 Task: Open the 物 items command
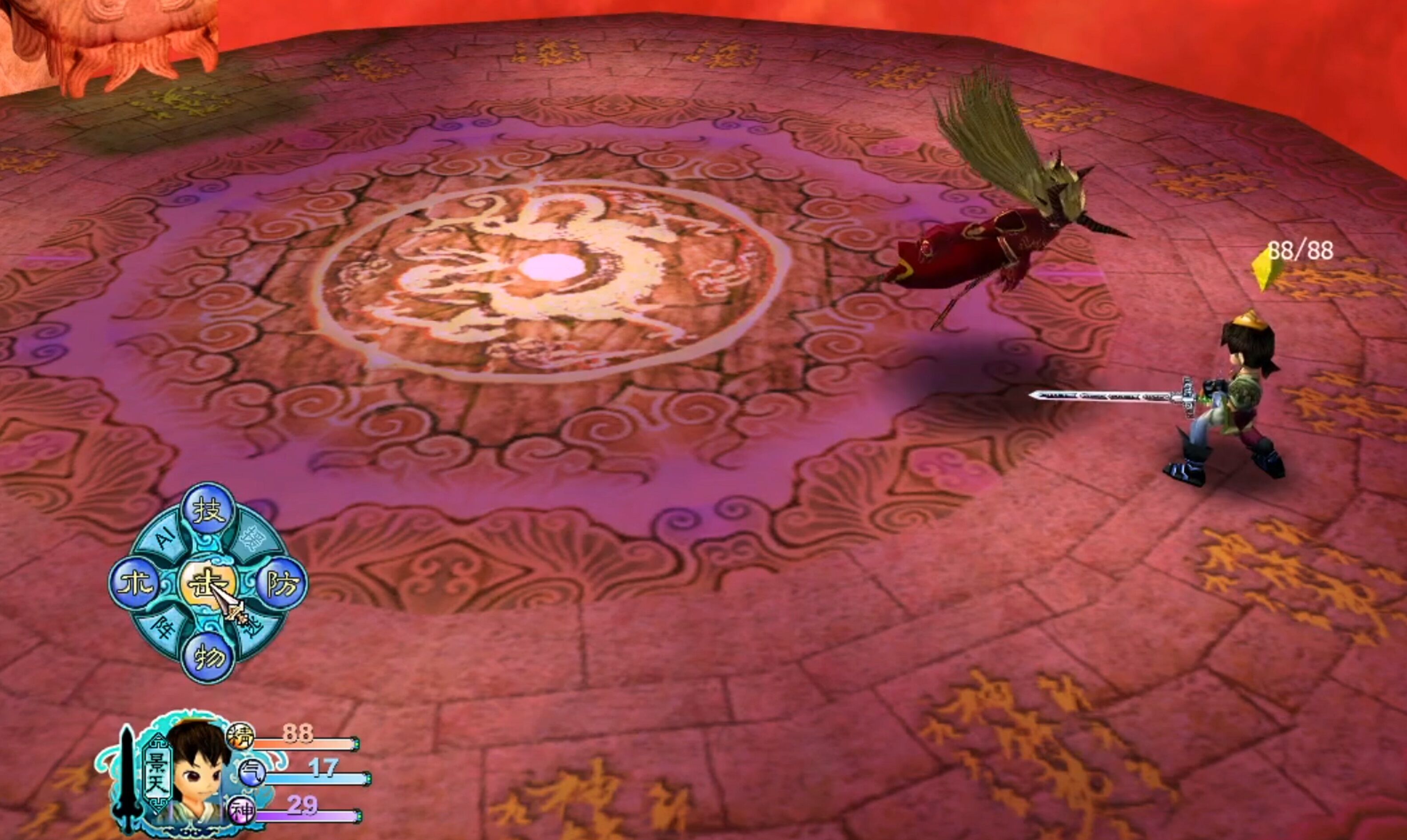(207, 656)
